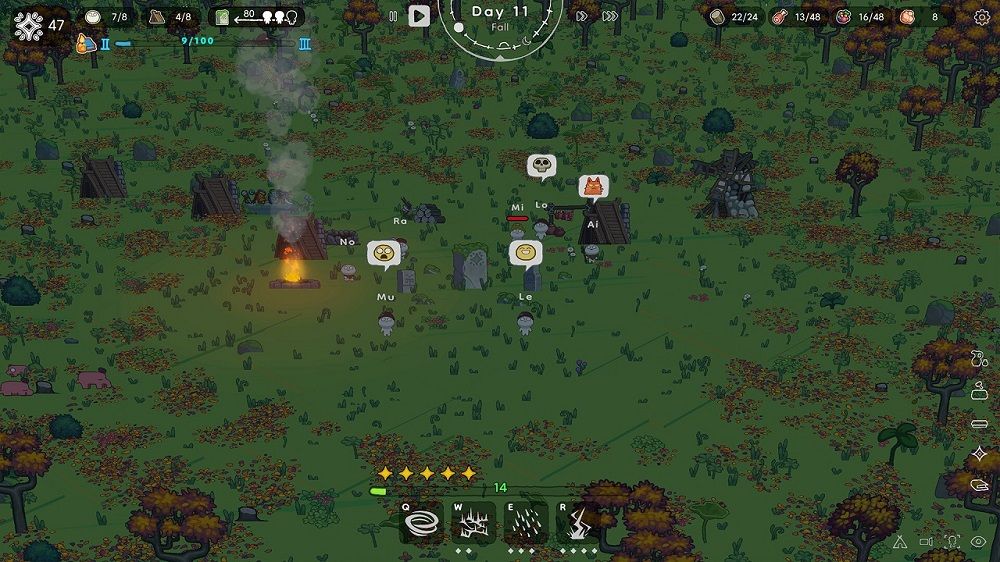This screenshot has width=1000, height=562.
Task: Click the wood log resource icon
Action: (717, 17)
